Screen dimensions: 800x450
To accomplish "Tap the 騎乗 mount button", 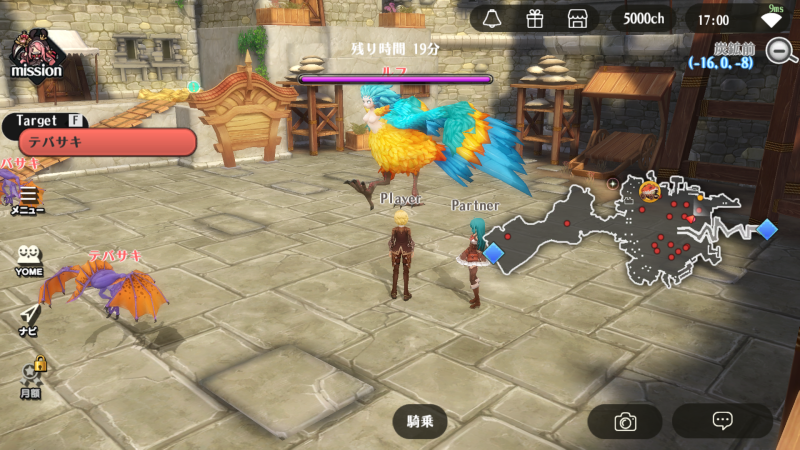I will [x=420, y=421].
